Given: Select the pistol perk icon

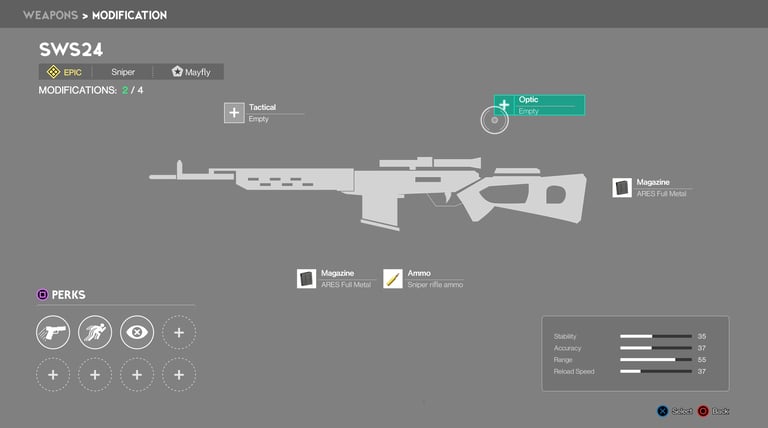Looking at the screenshot, I should pyautogui.click(x=53, y=332).
